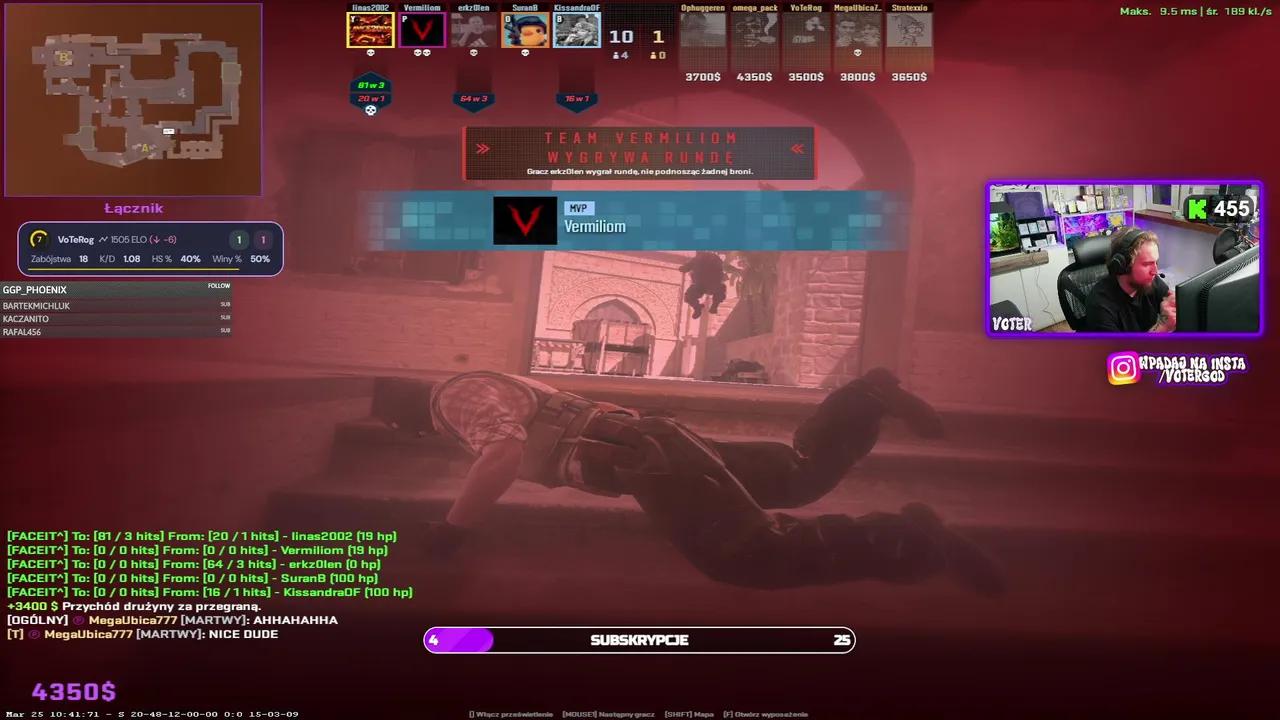The width and height of the screenshot is (1280, 720).
Task: Click the Łącznik minimap thumbnail
Action: 135,100
